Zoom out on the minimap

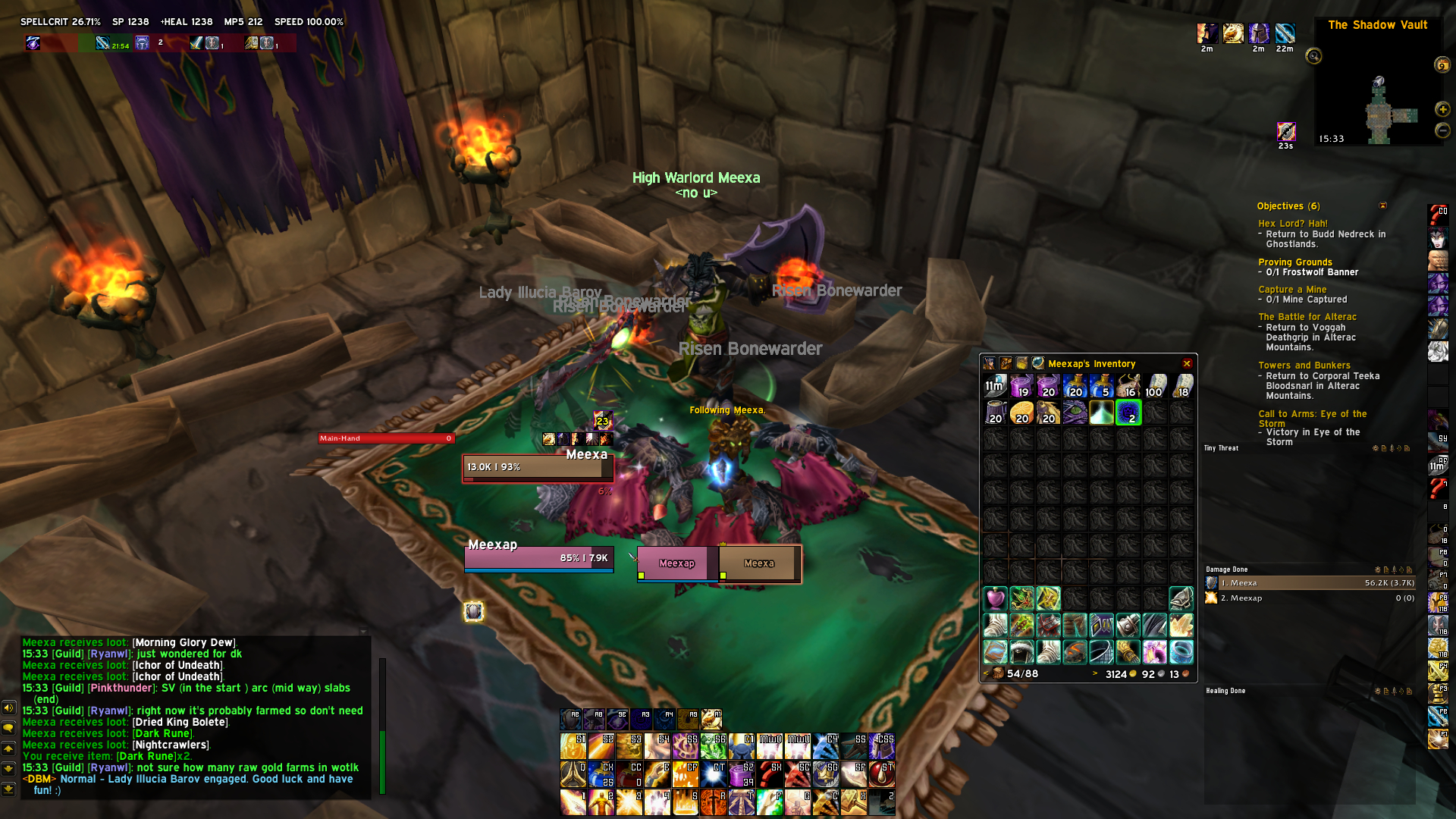click(1442, 130)
